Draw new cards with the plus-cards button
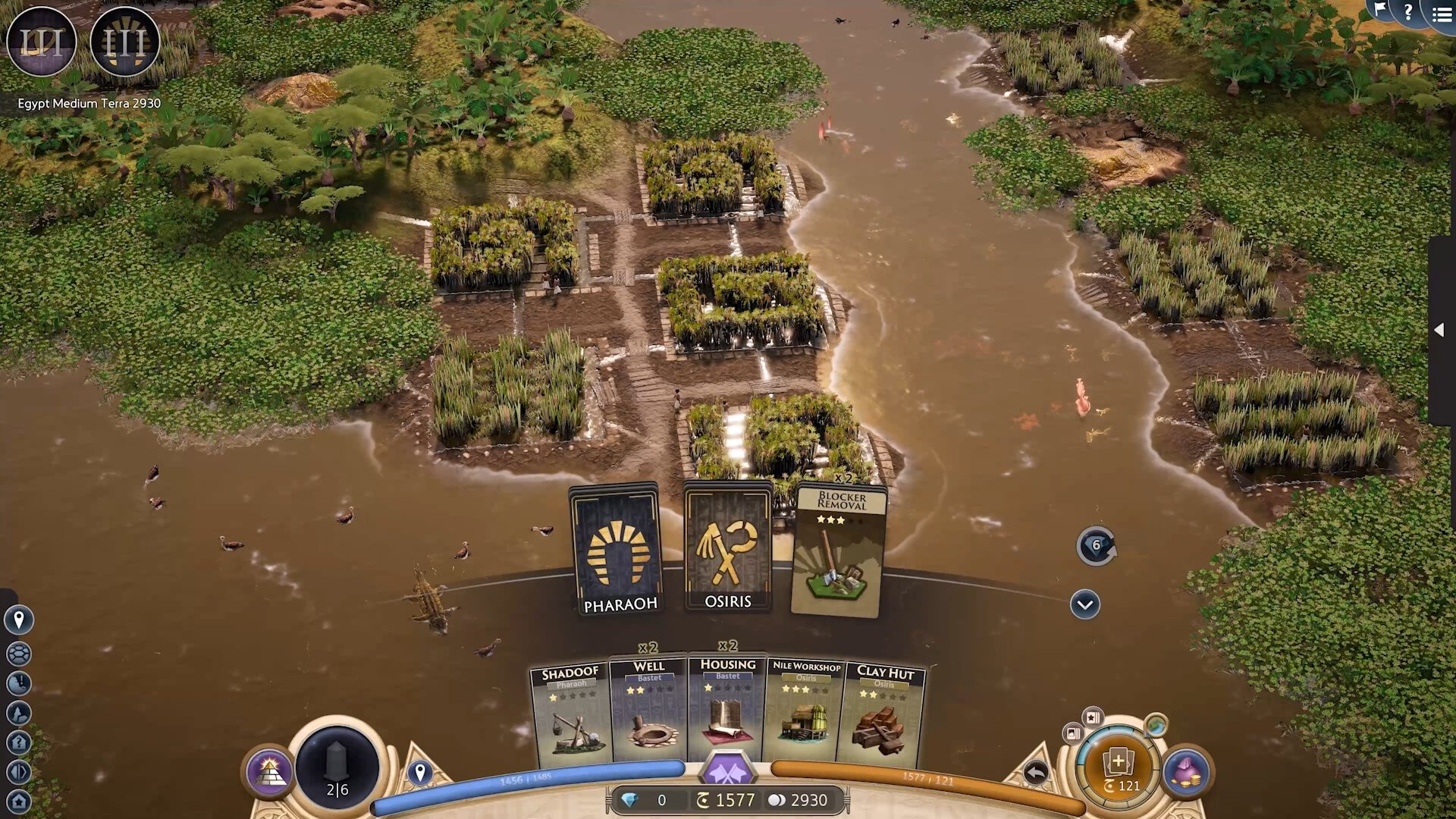The width and height of the screenshot is (1456, 819). pos(1119,767)
